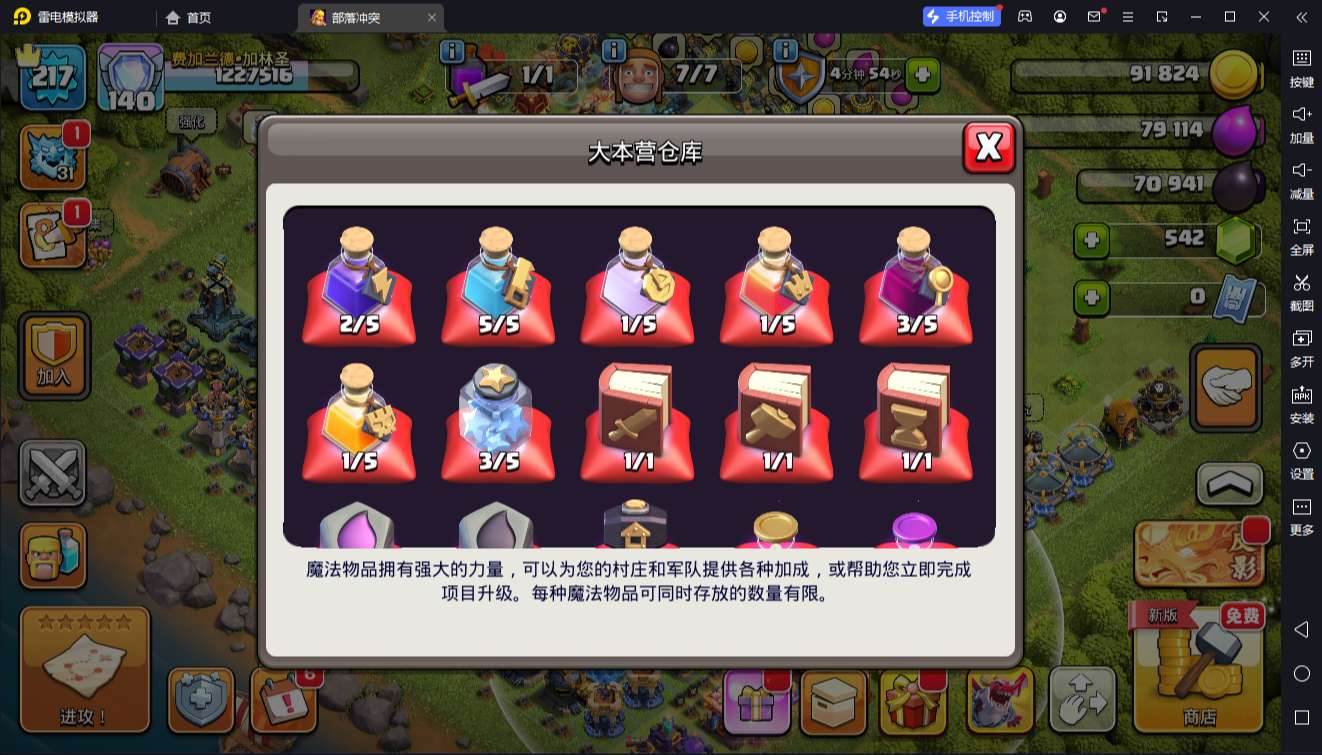
Task: Select the Book of Building with hammer cover
Action: (x=776, y=420)
